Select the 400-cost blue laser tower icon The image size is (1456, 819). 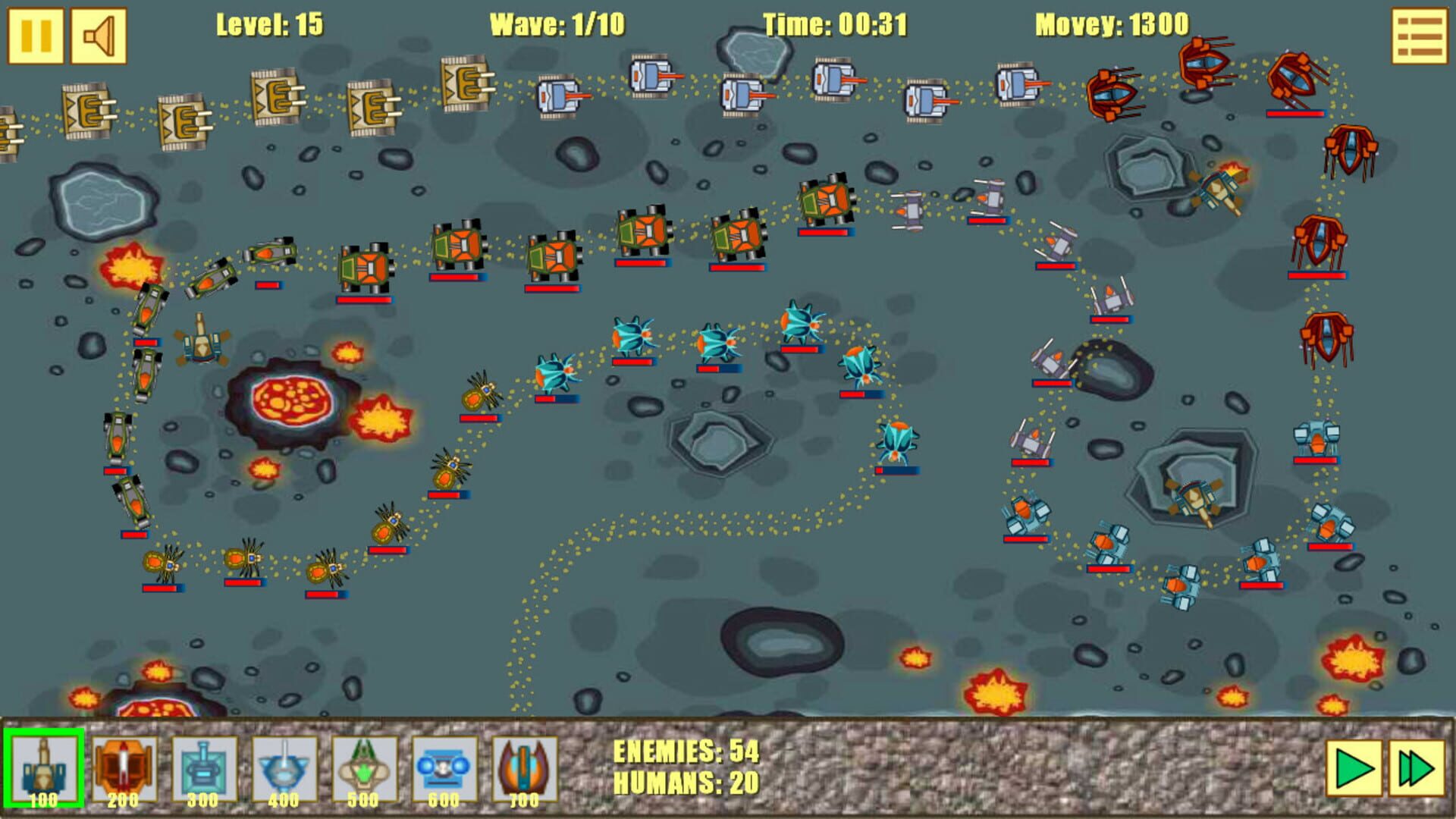284,768
